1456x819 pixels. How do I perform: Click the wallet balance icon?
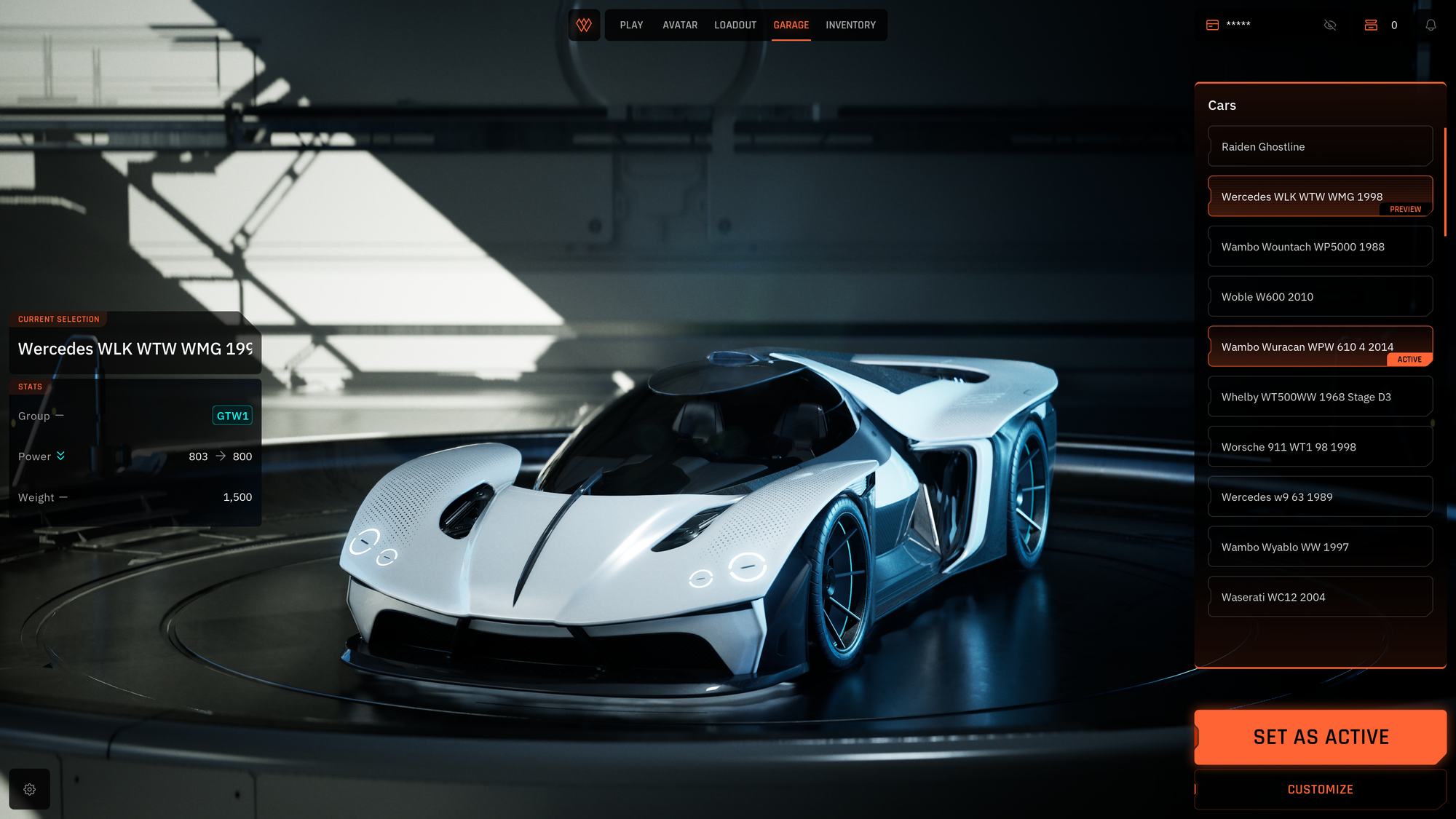point(1212,25)
